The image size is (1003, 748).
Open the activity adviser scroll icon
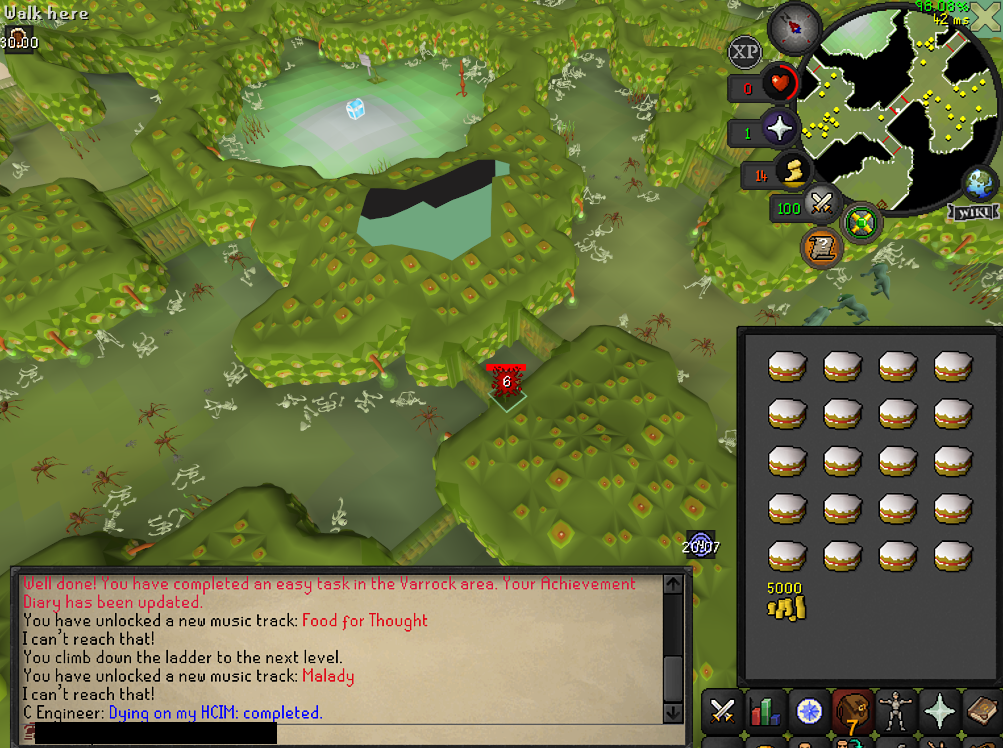point(818,247)
